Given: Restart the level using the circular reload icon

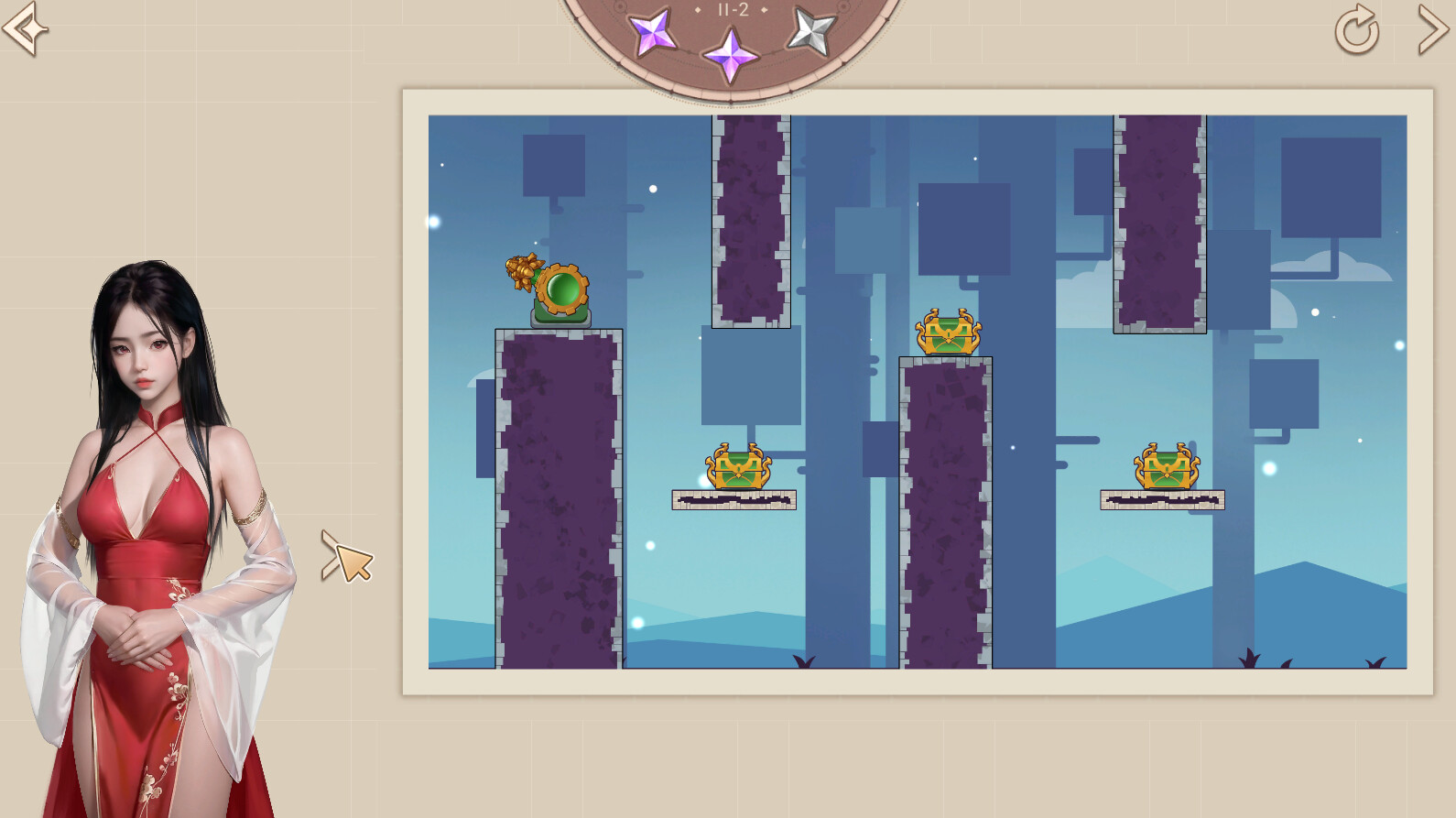Looking at the screenshot, I should pyautogui.click(x=1355, y=30).
